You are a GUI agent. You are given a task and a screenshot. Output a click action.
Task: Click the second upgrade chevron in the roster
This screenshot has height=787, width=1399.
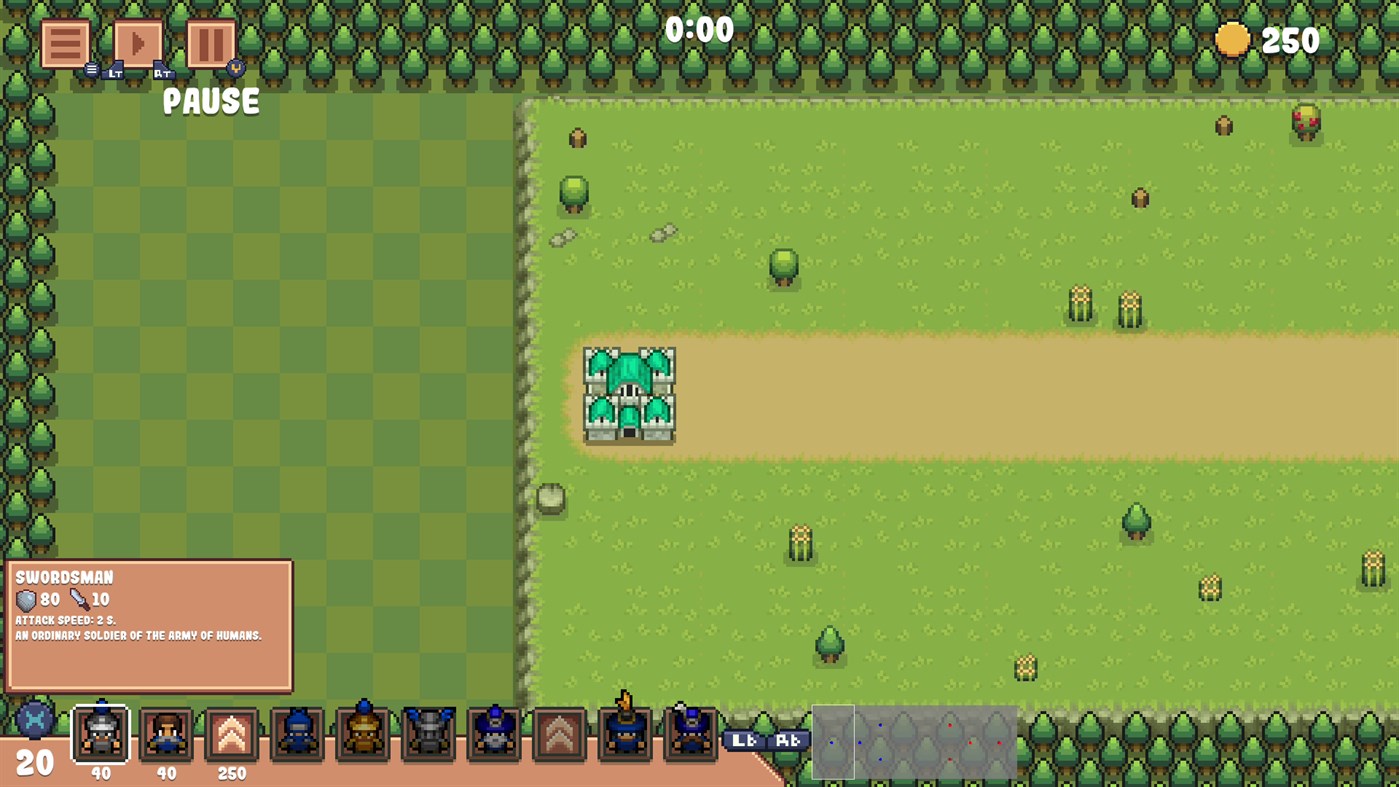pos(561,732)
